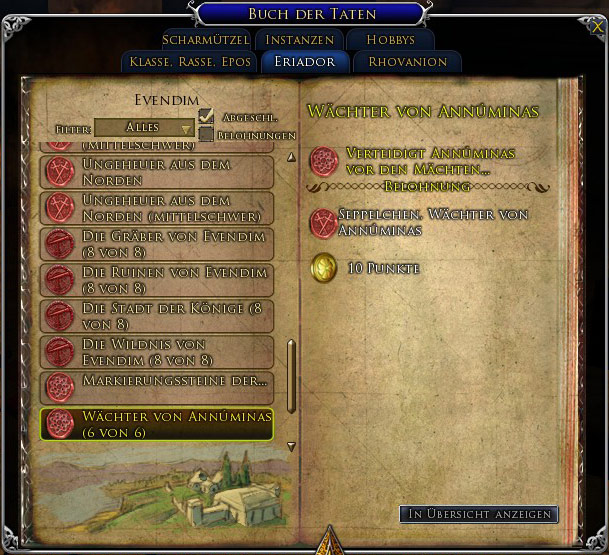Choose Die Gräber von Evendim deed

(x=159, y=244)
